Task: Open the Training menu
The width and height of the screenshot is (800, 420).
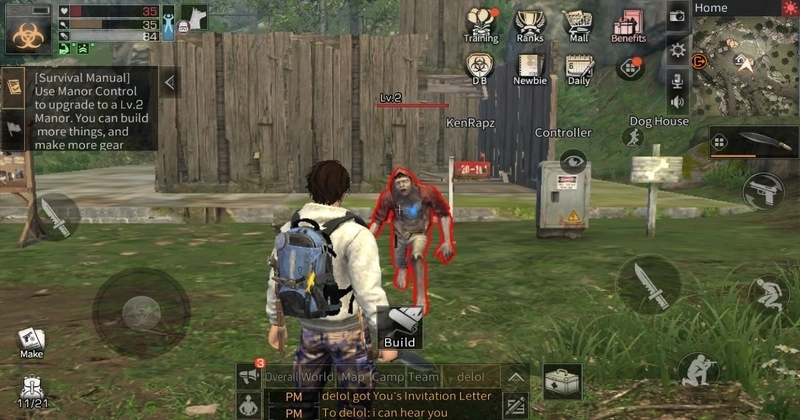Action: [481, 24]
